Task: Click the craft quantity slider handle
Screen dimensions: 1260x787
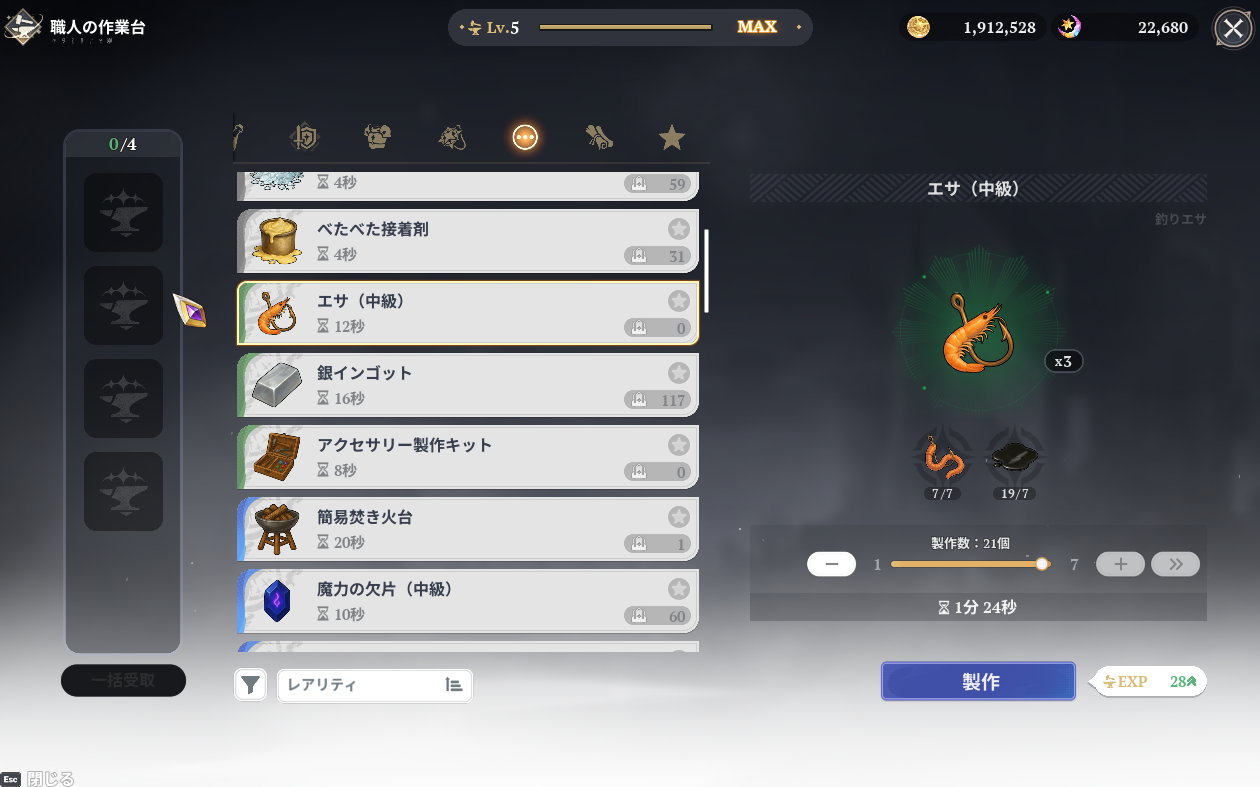Action: click(x=1042, y=564)
